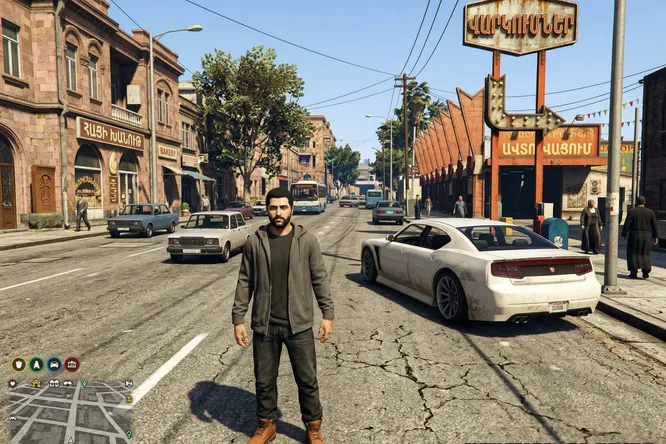Screen dimensions: 666x444
Task: Select the green-ringed letter A icon
Action: point(36,365)
